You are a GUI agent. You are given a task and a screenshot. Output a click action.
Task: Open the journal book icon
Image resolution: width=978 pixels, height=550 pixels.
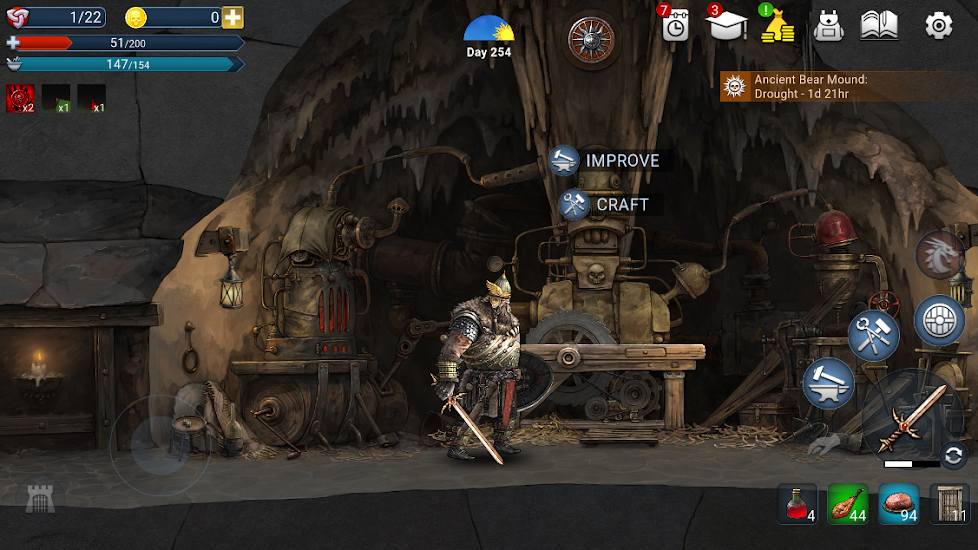pyautogui.click(x=879, y=25)
